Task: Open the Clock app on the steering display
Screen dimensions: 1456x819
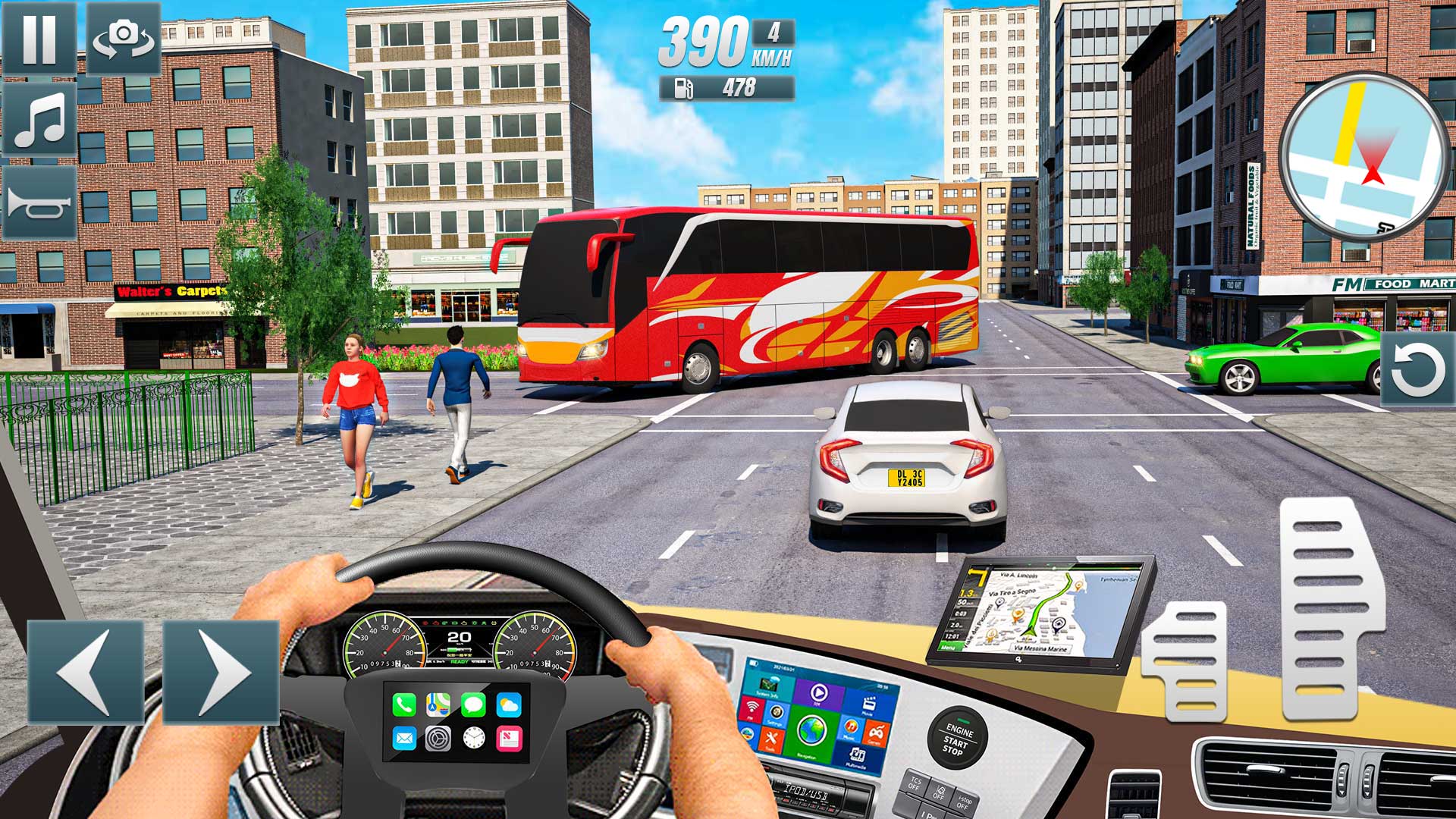Action: click(x=473, y=738)
